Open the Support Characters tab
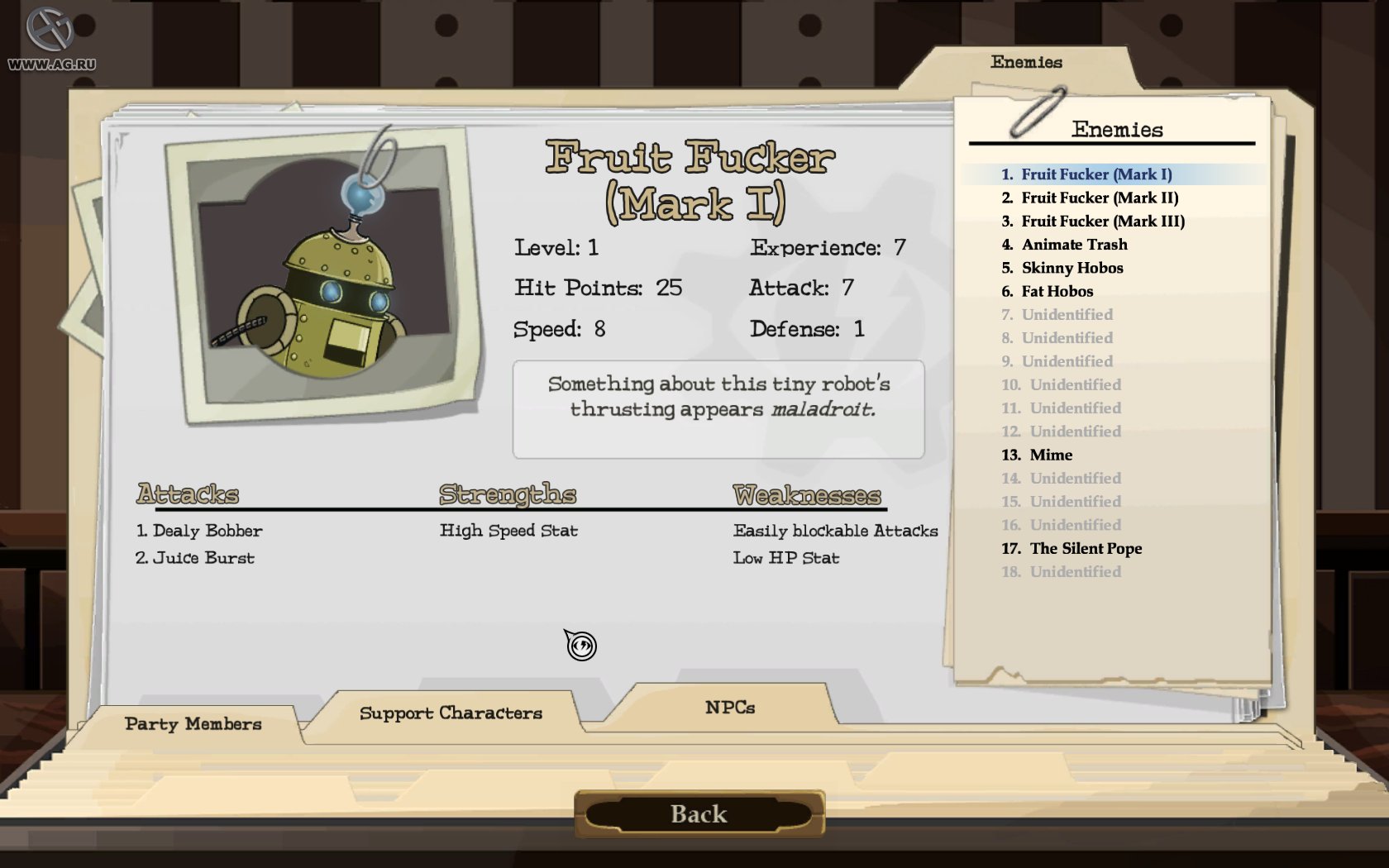The image size is (1389, 868). (451, 712)
